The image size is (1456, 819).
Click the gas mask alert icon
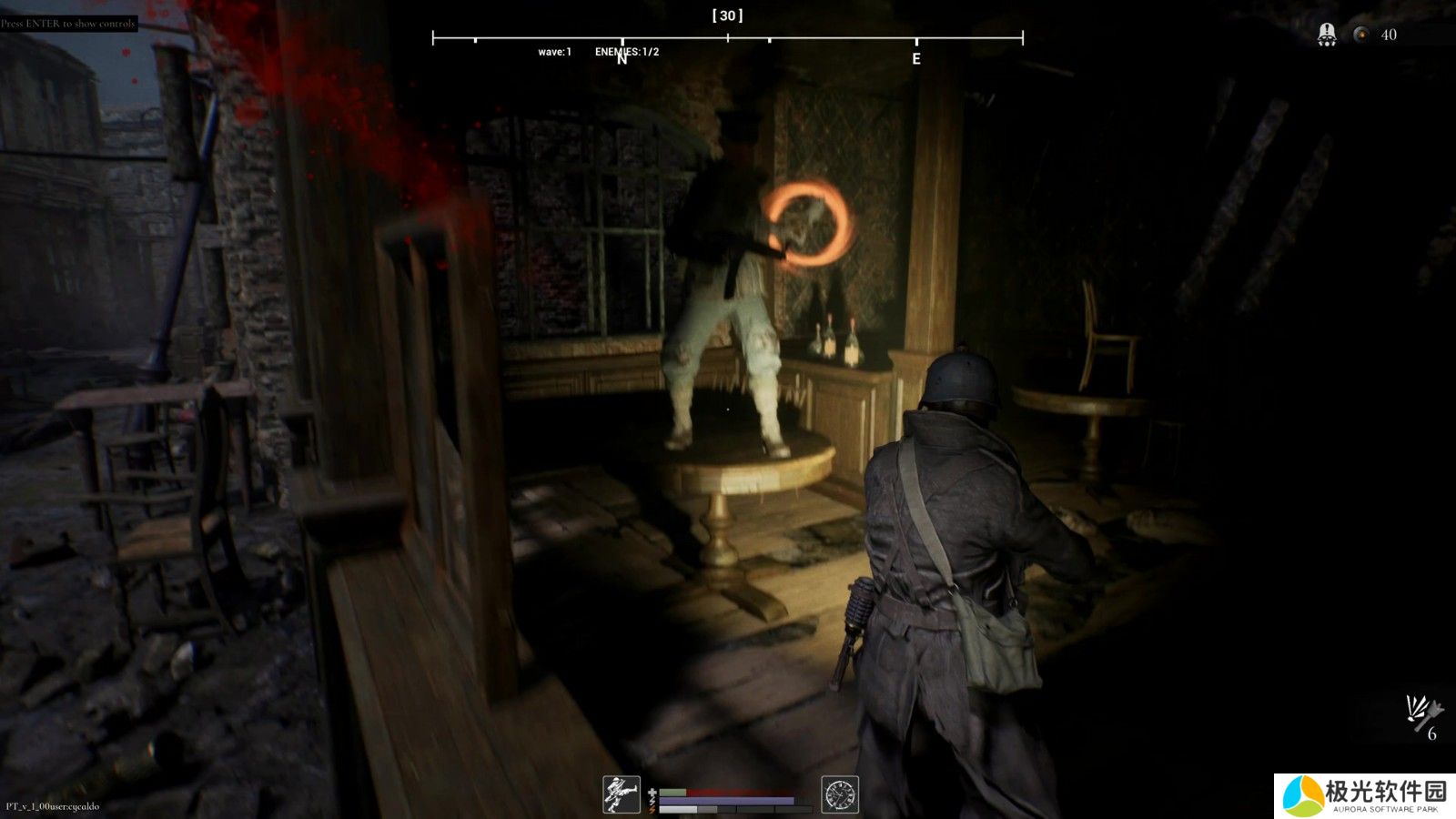click(x=1327, y=35)
